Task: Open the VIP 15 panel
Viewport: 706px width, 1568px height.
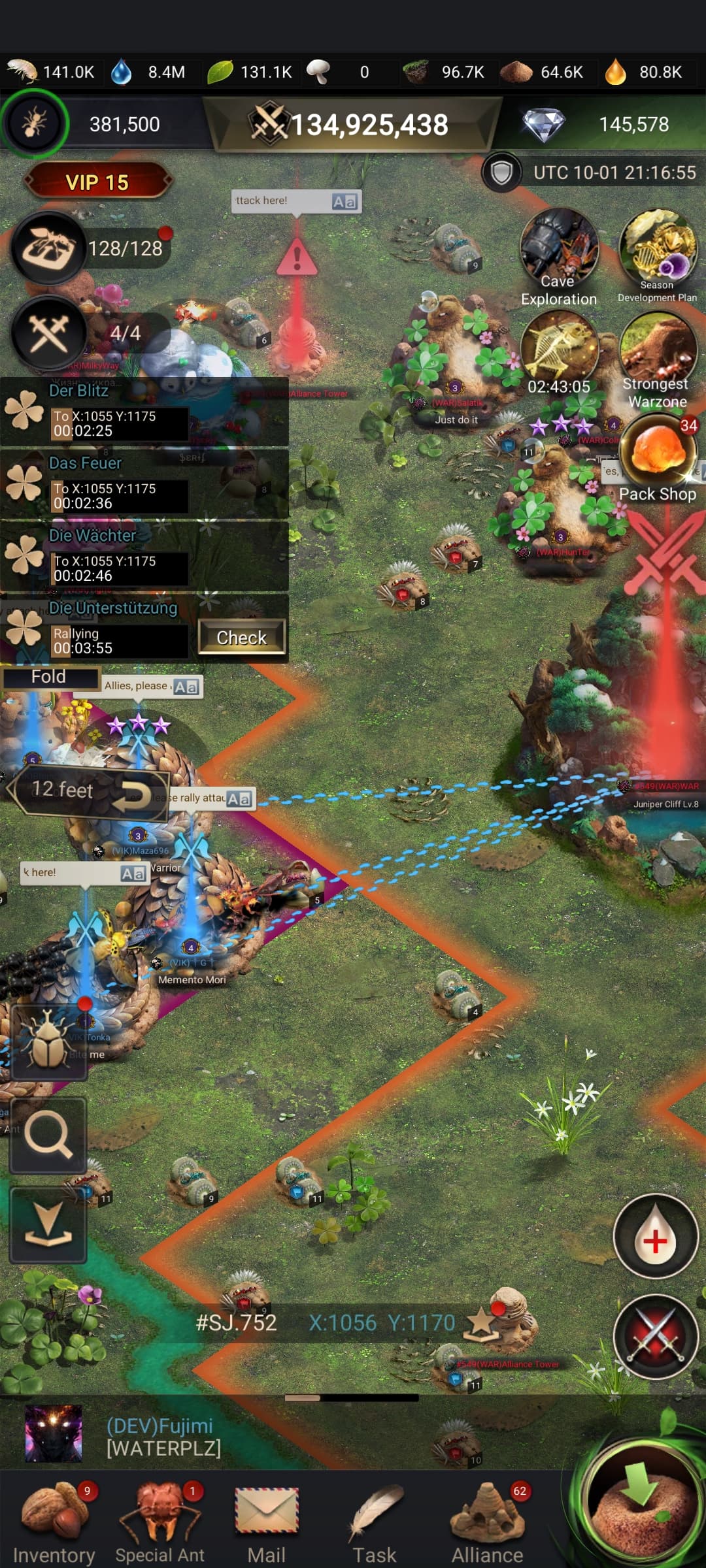Action: (97, 182)
